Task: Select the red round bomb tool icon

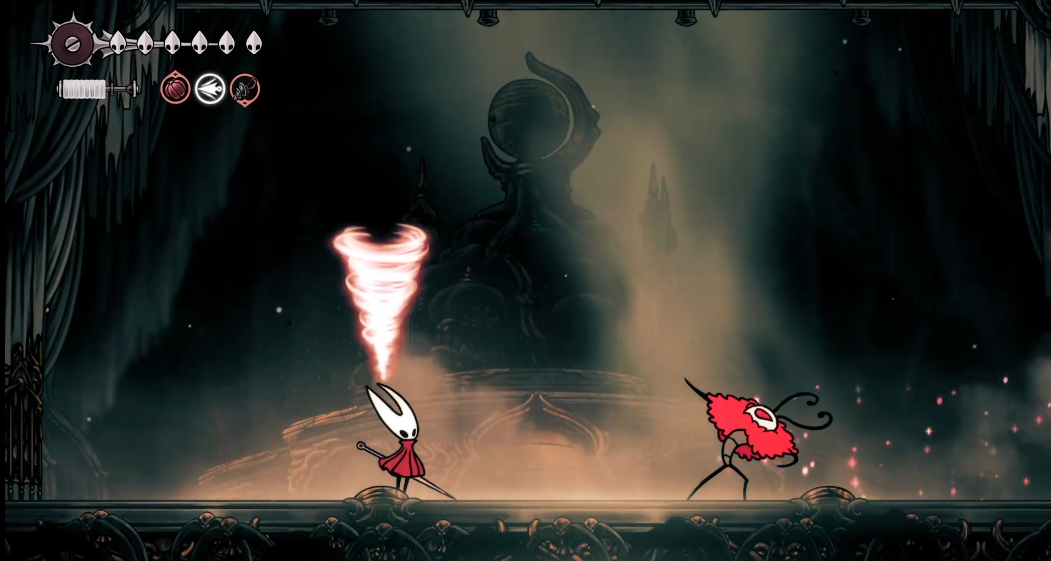Action: [175, 89]
